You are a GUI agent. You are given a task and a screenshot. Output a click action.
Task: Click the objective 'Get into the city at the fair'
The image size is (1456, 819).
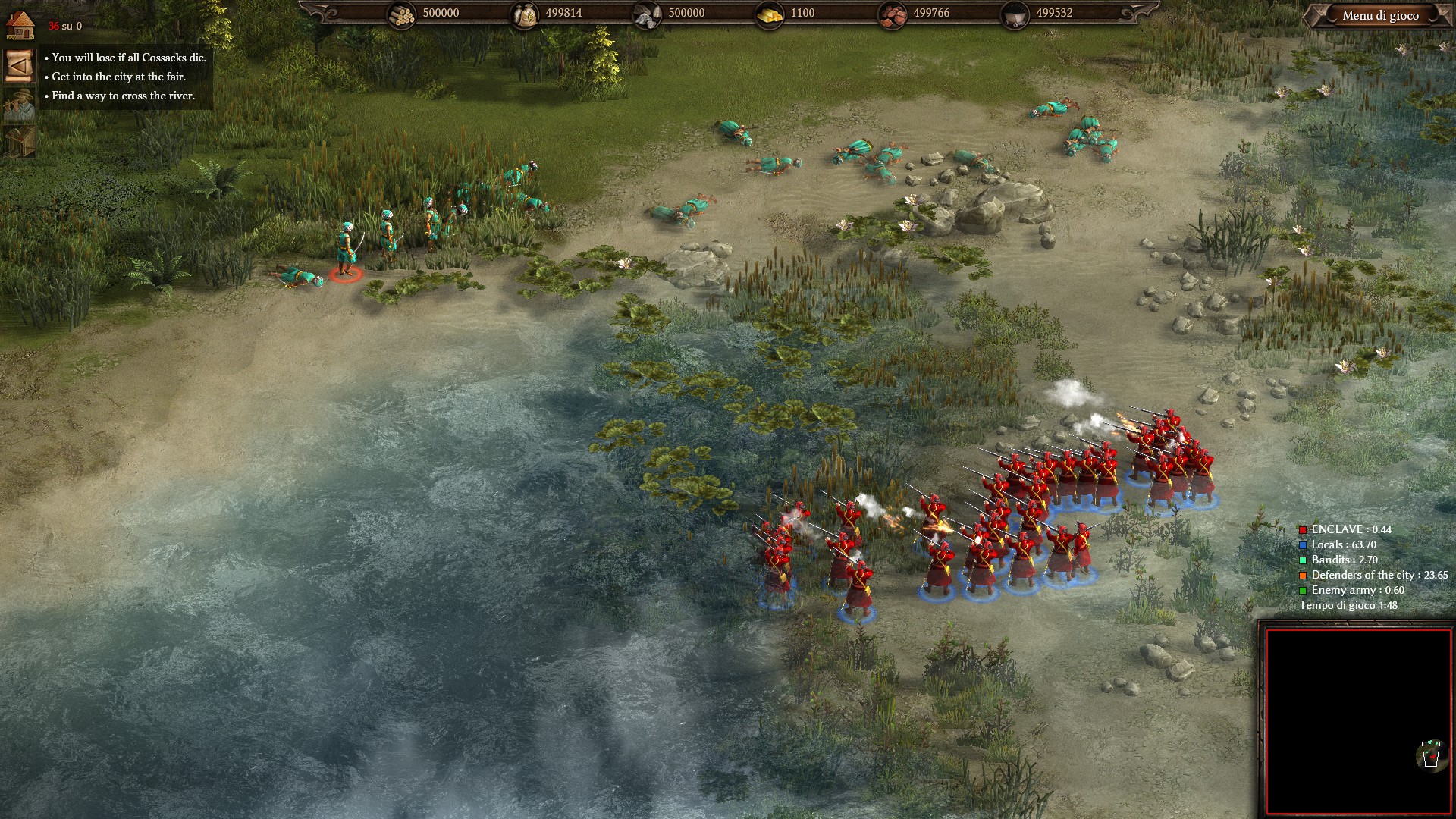click(x=118, y=77)
